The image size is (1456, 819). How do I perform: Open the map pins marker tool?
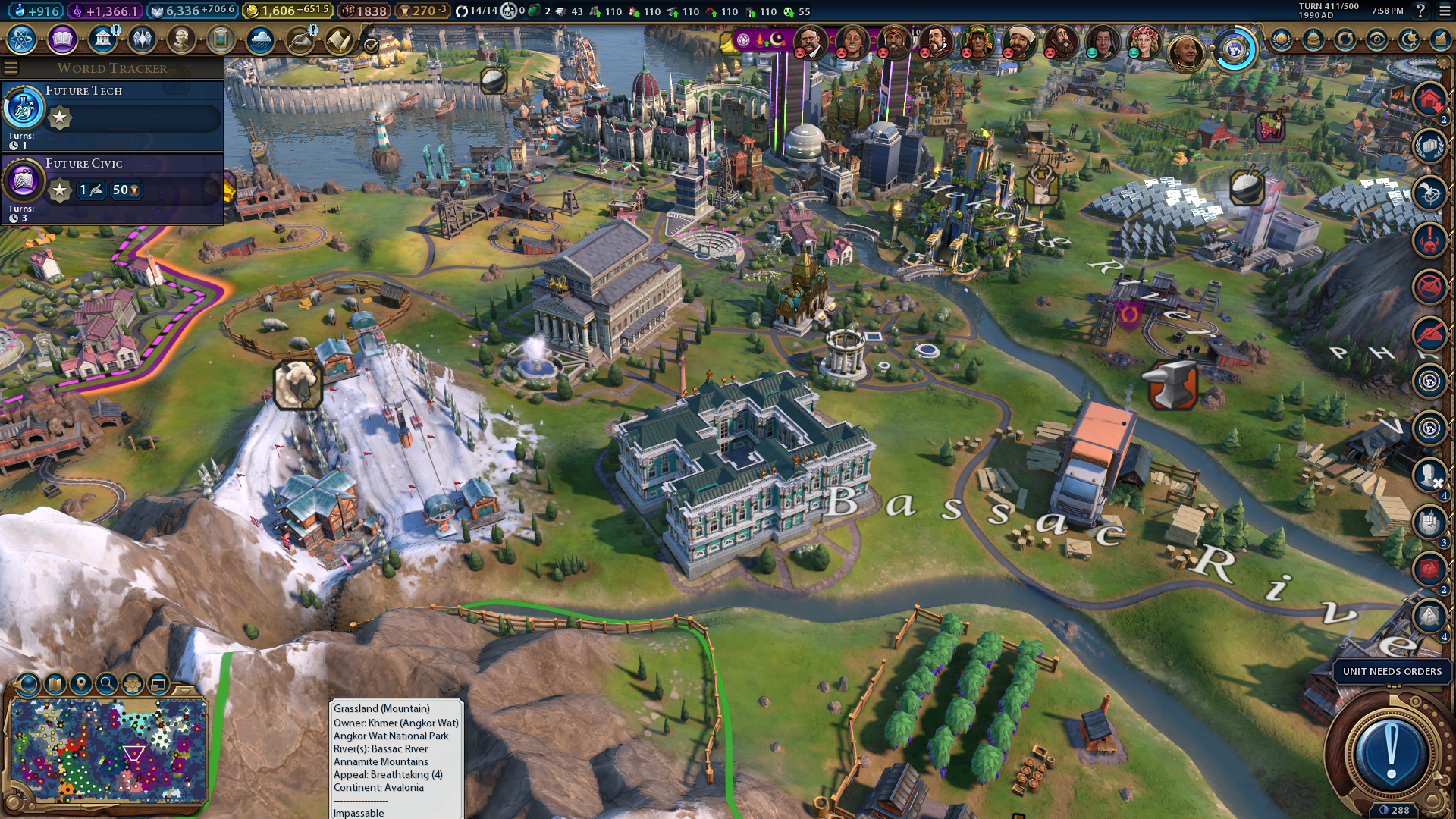(x=80, y=684)
